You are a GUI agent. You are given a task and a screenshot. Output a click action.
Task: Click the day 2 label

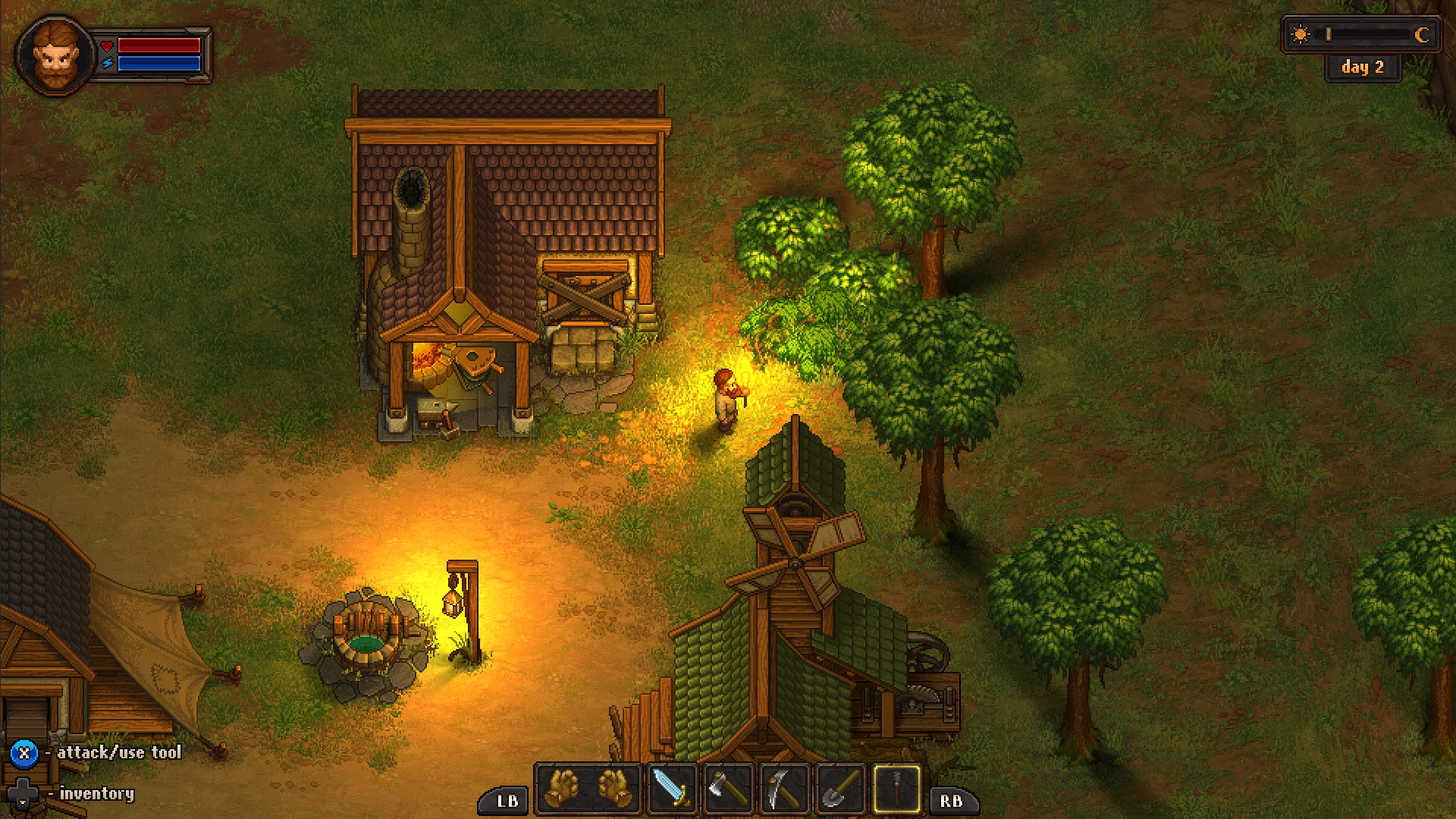1363,67
